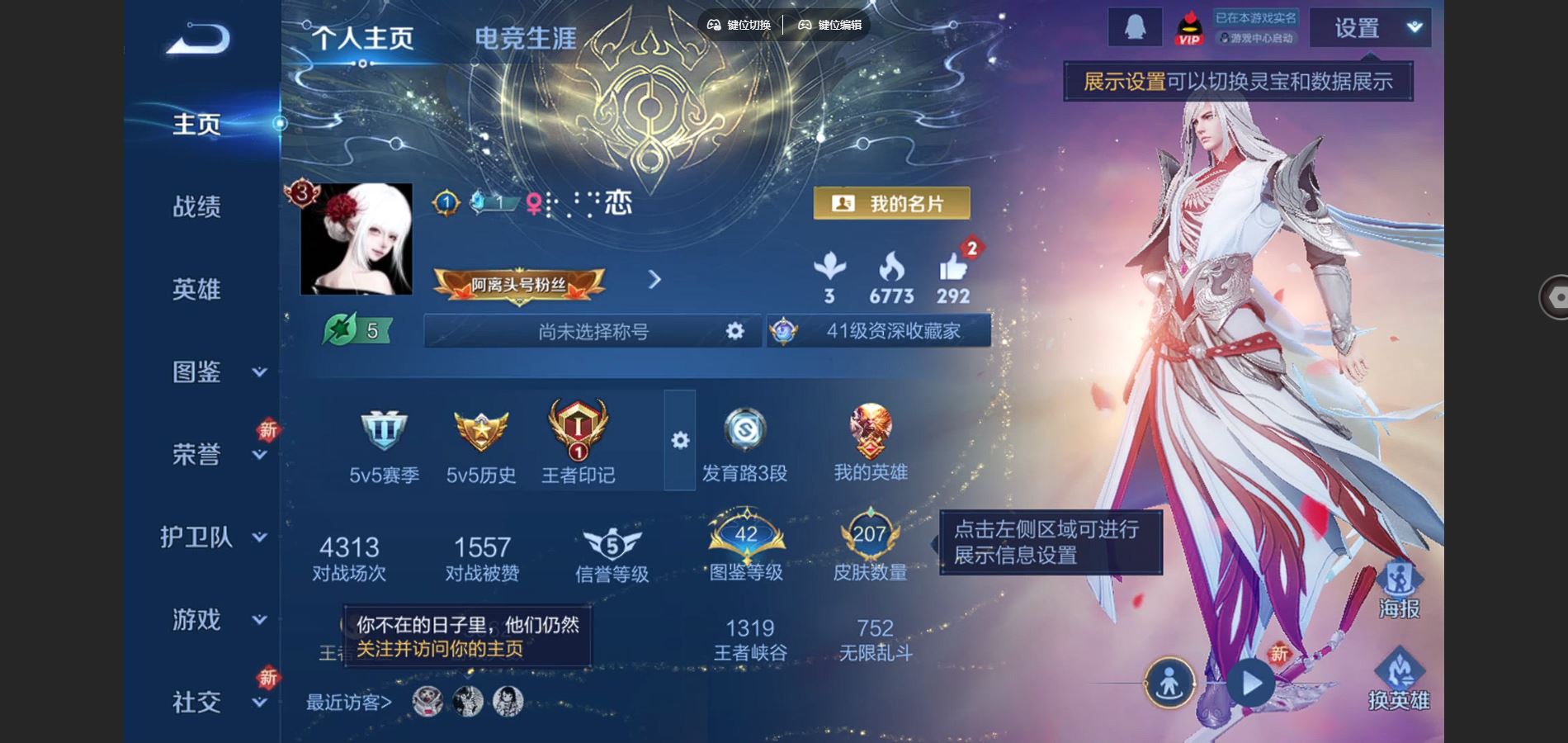Toggle 键位切换 key layout switch

(741, 25)
